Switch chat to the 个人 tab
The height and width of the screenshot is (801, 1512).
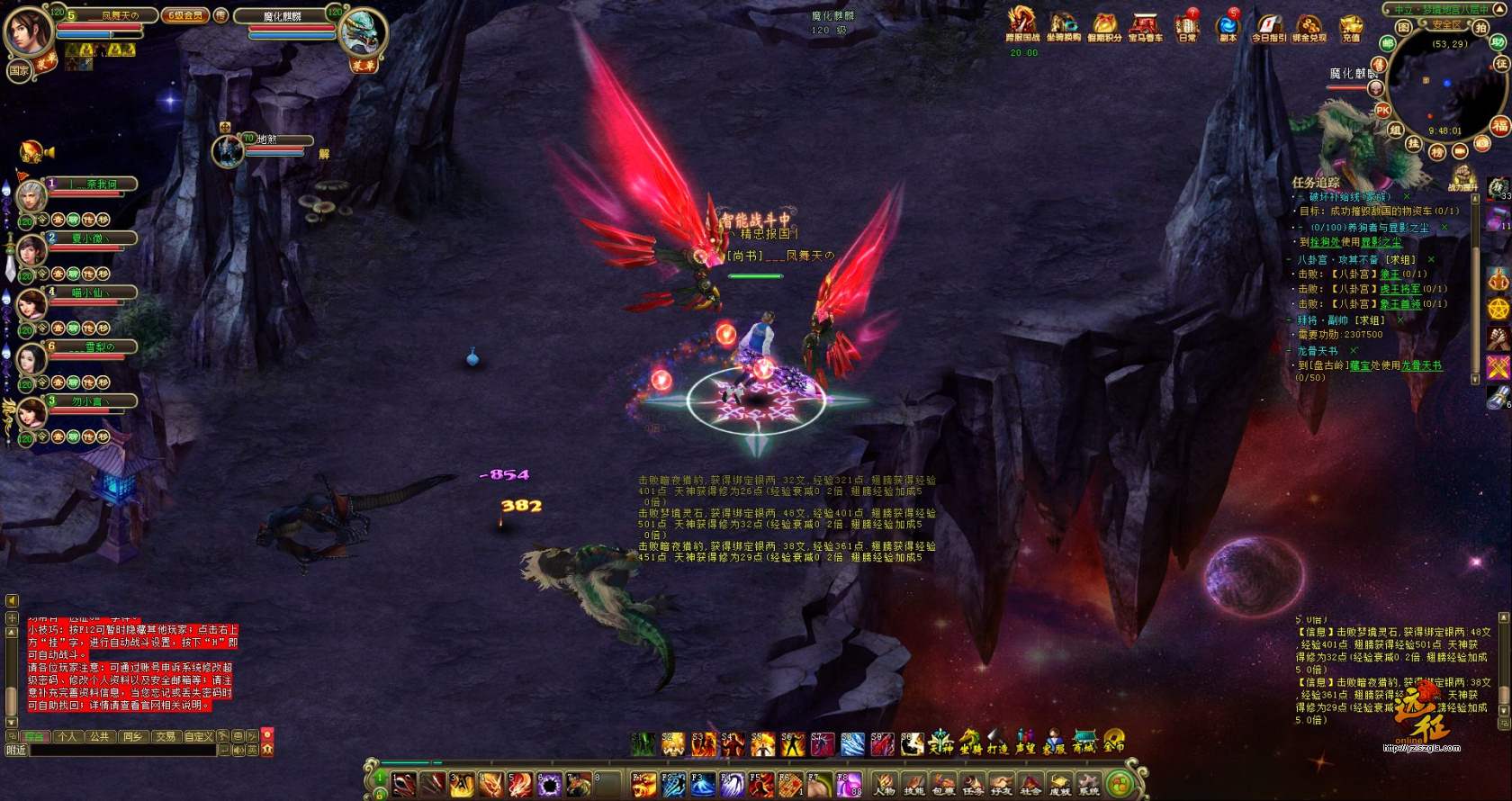coord(67,736)
